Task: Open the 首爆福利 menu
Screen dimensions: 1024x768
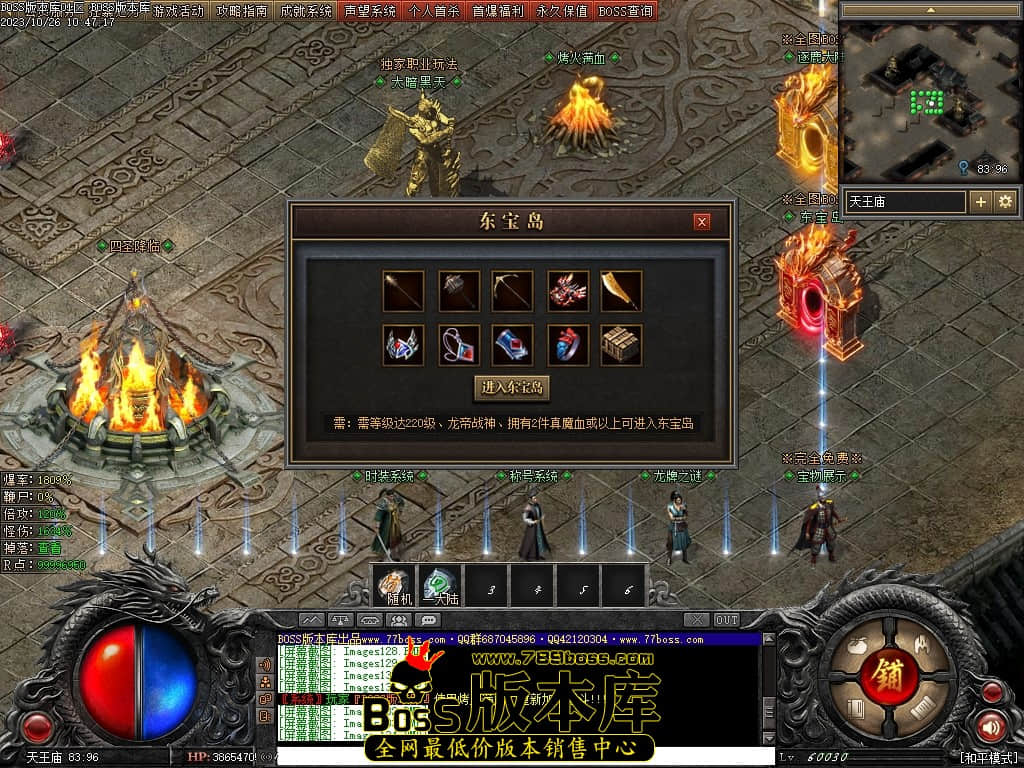Action: tap(498, 11)
